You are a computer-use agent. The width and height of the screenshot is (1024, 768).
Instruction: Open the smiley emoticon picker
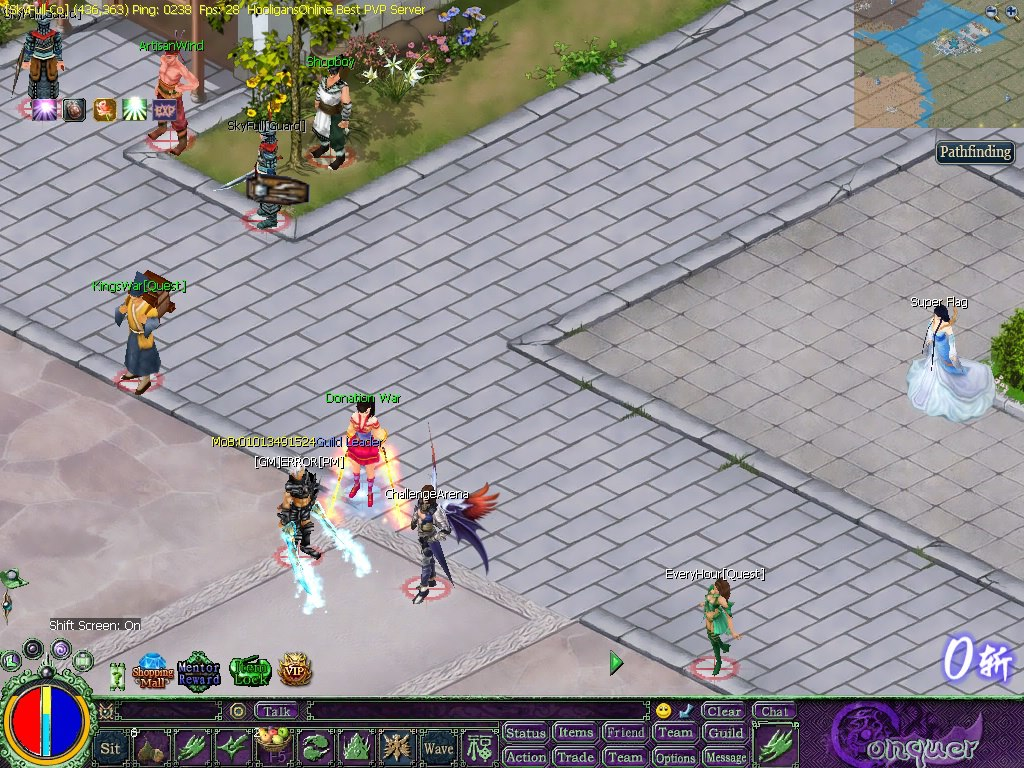click(x=663, y=711)
